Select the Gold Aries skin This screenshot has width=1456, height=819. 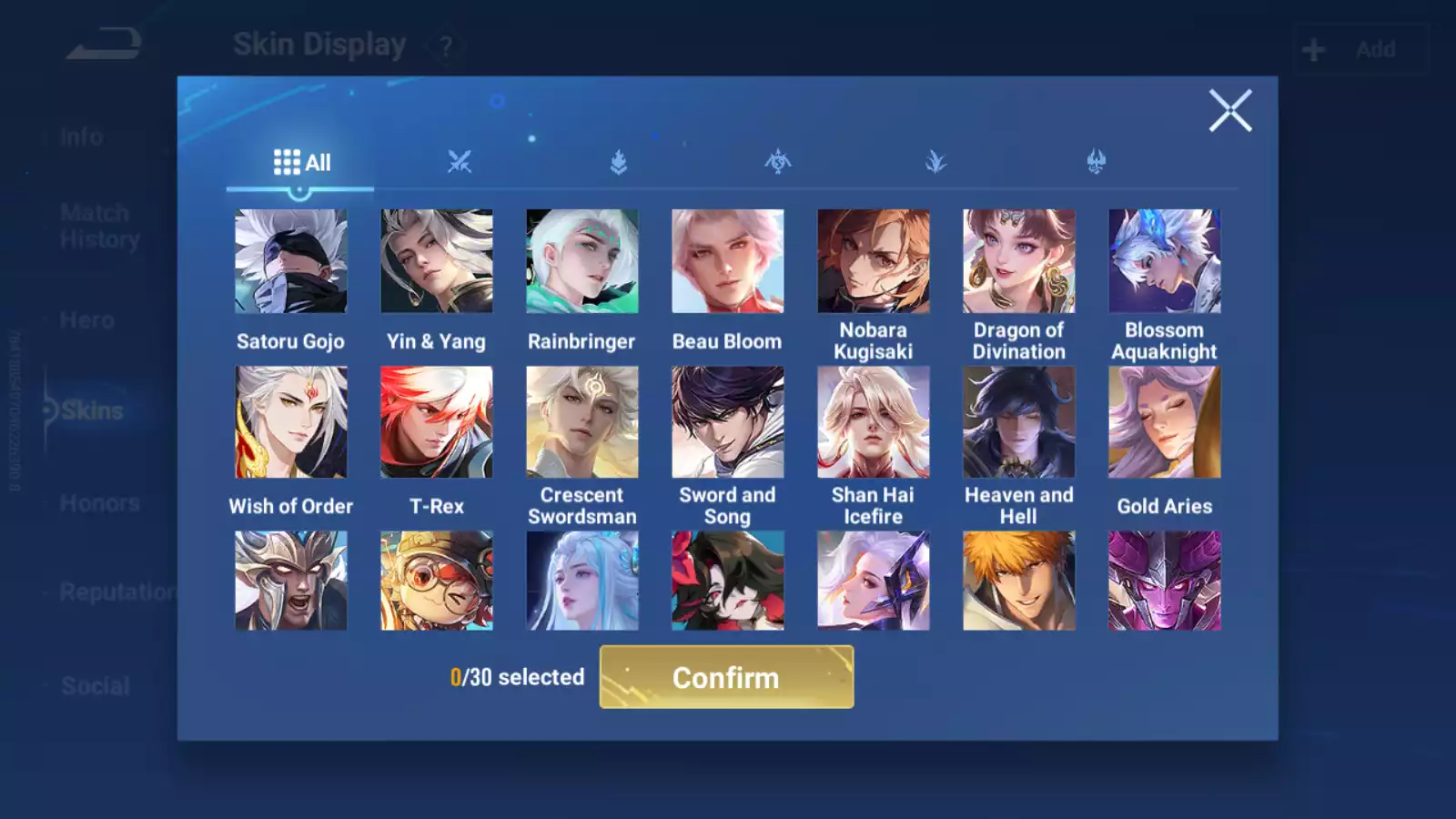tap(1165, 422)
